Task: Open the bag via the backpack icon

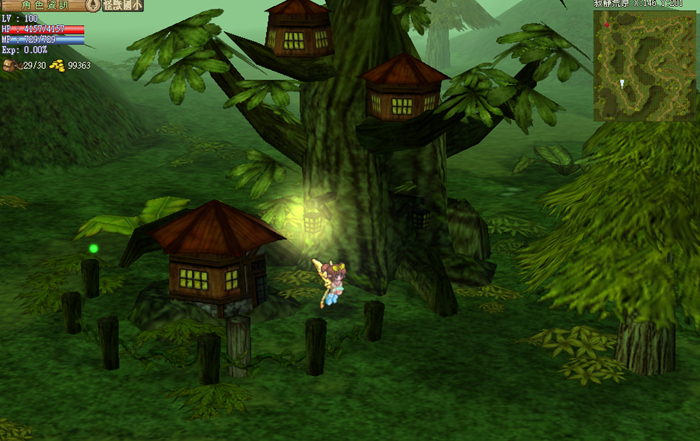Action: coord(10,65)
